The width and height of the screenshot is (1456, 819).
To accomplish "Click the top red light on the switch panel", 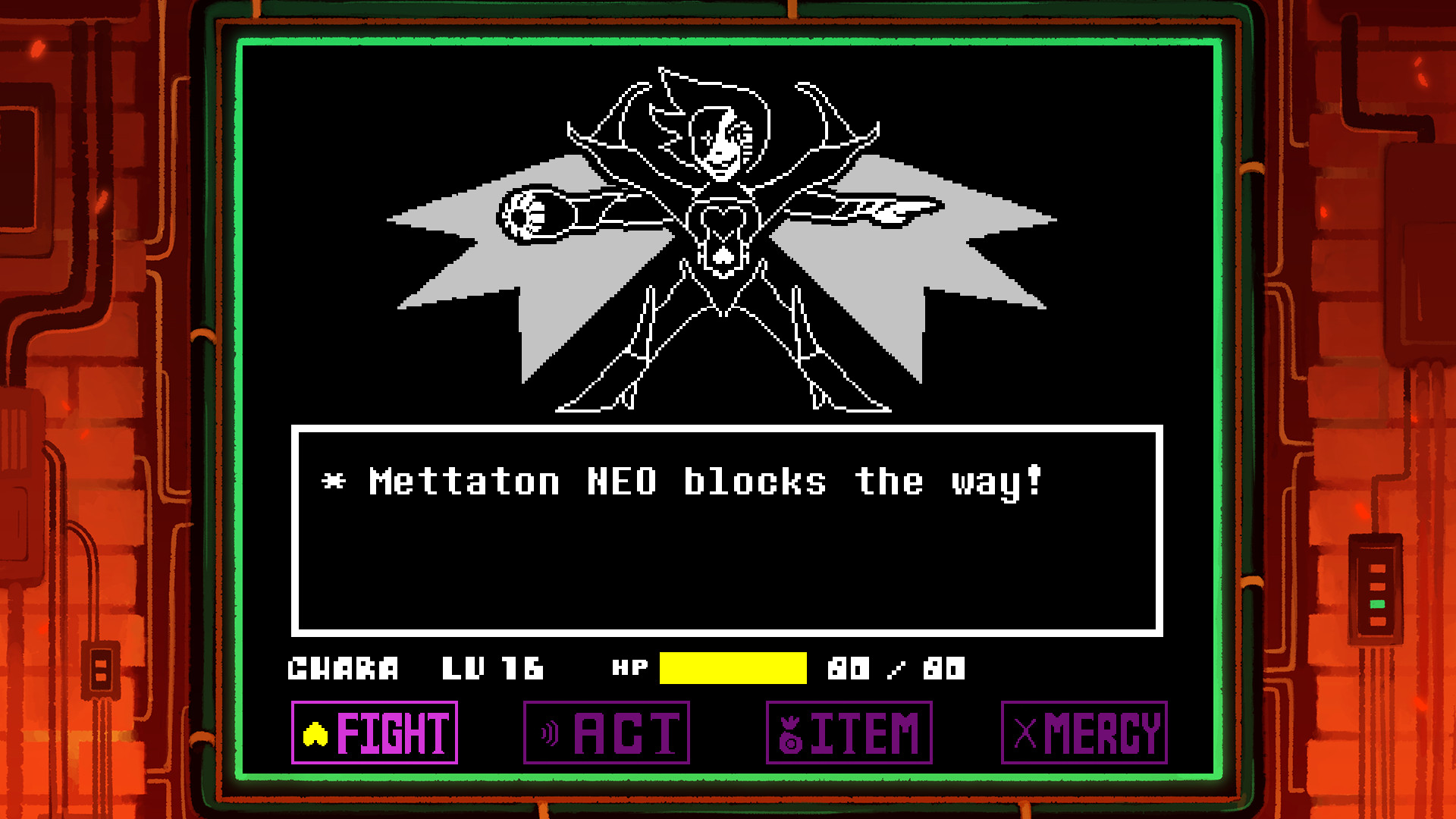I will click(x=1377, y=569).
